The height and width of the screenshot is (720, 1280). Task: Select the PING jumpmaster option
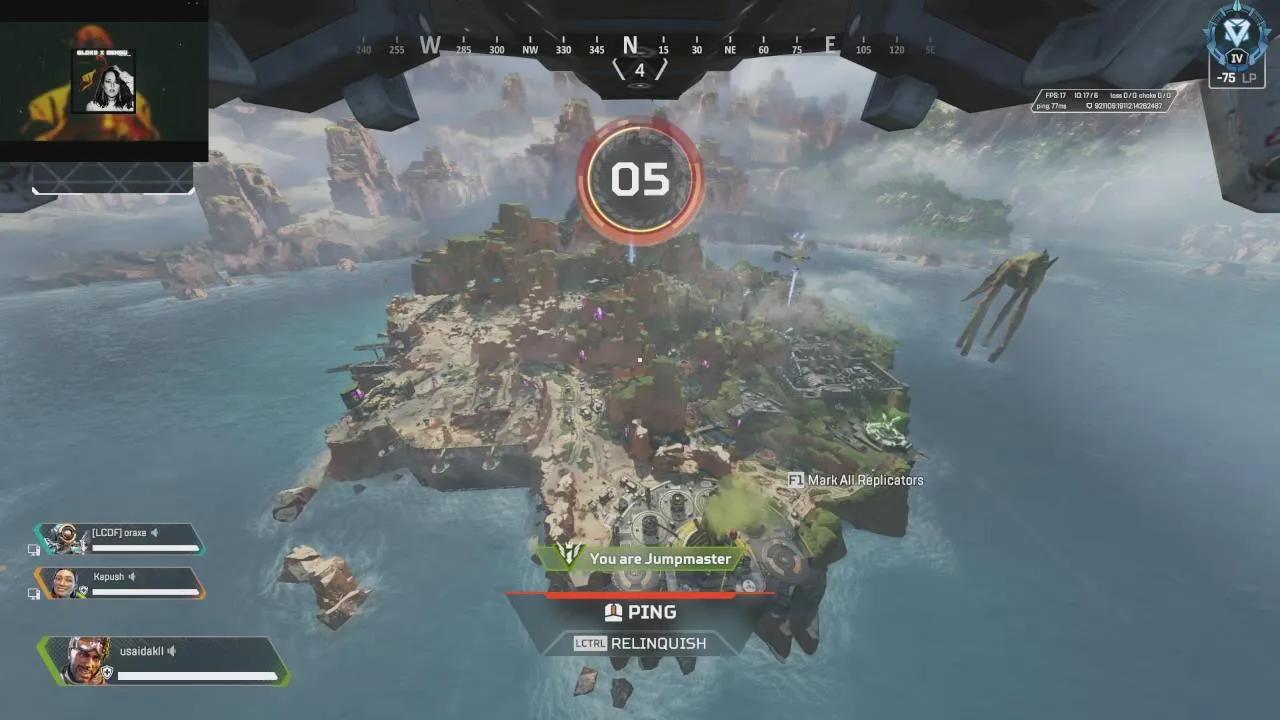pos(640,612)
